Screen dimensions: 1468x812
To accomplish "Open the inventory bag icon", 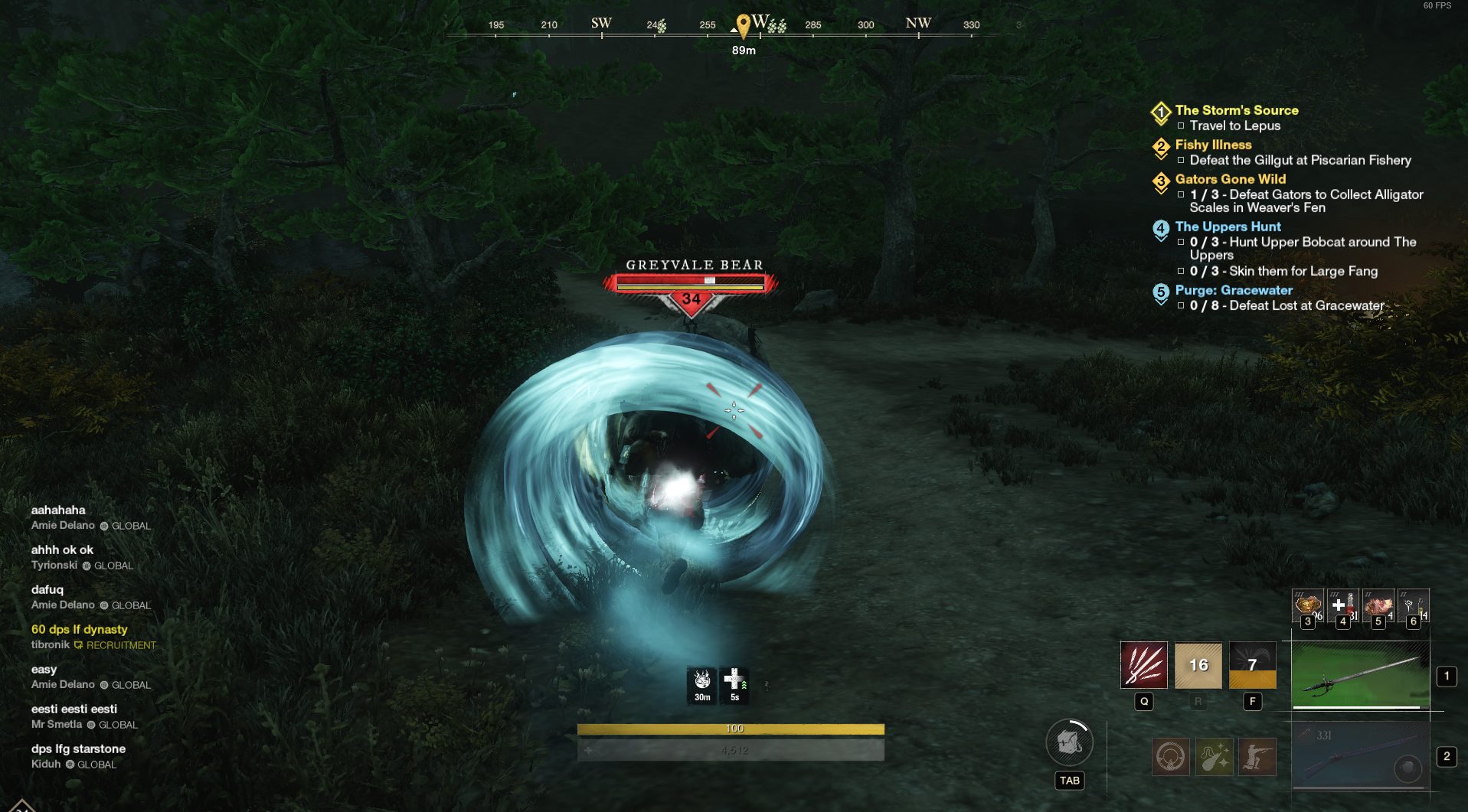I will point(1069,742).
